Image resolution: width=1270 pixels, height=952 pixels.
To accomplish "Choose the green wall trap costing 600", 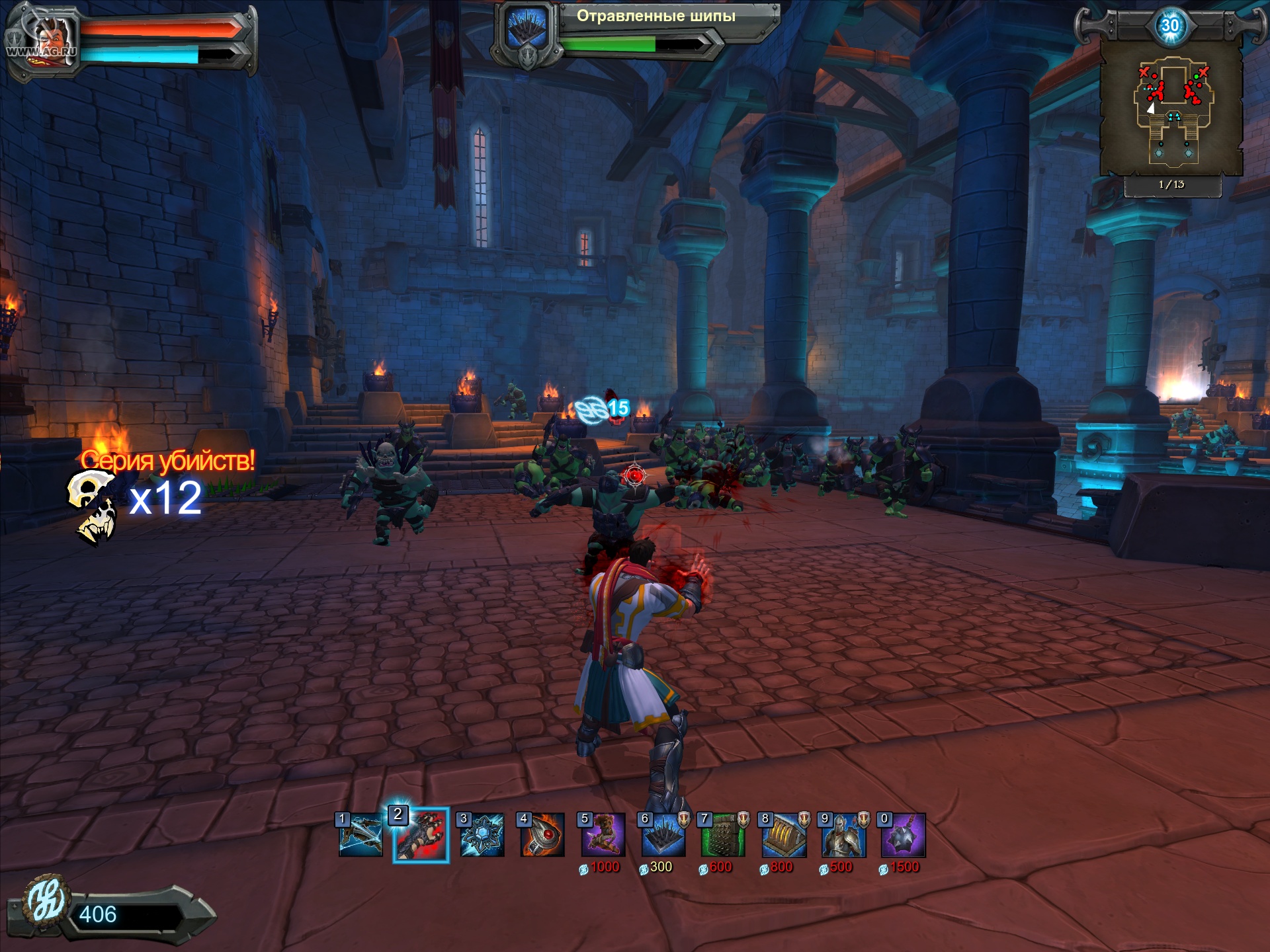I will (x=724, y=836).
